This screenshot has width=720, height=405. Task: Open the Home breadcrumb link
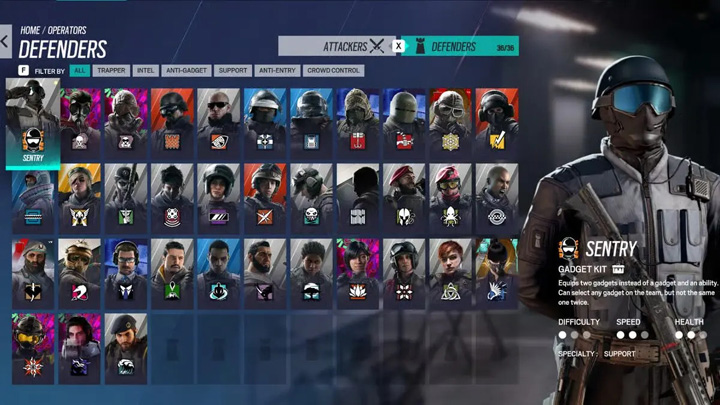(x=30, y=31)
